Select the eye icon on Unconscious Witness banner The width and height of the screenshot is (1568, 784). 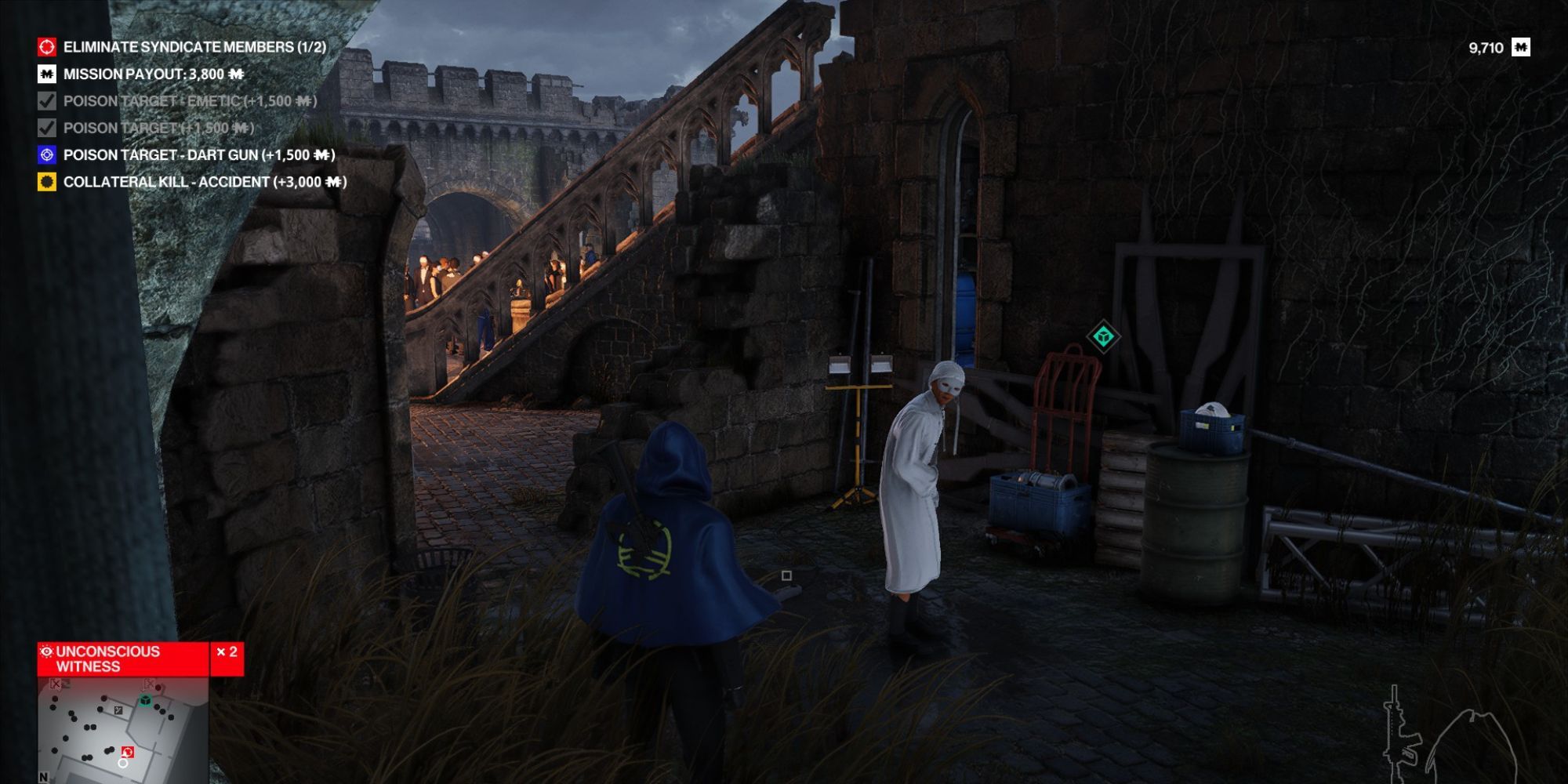point(45,650)
